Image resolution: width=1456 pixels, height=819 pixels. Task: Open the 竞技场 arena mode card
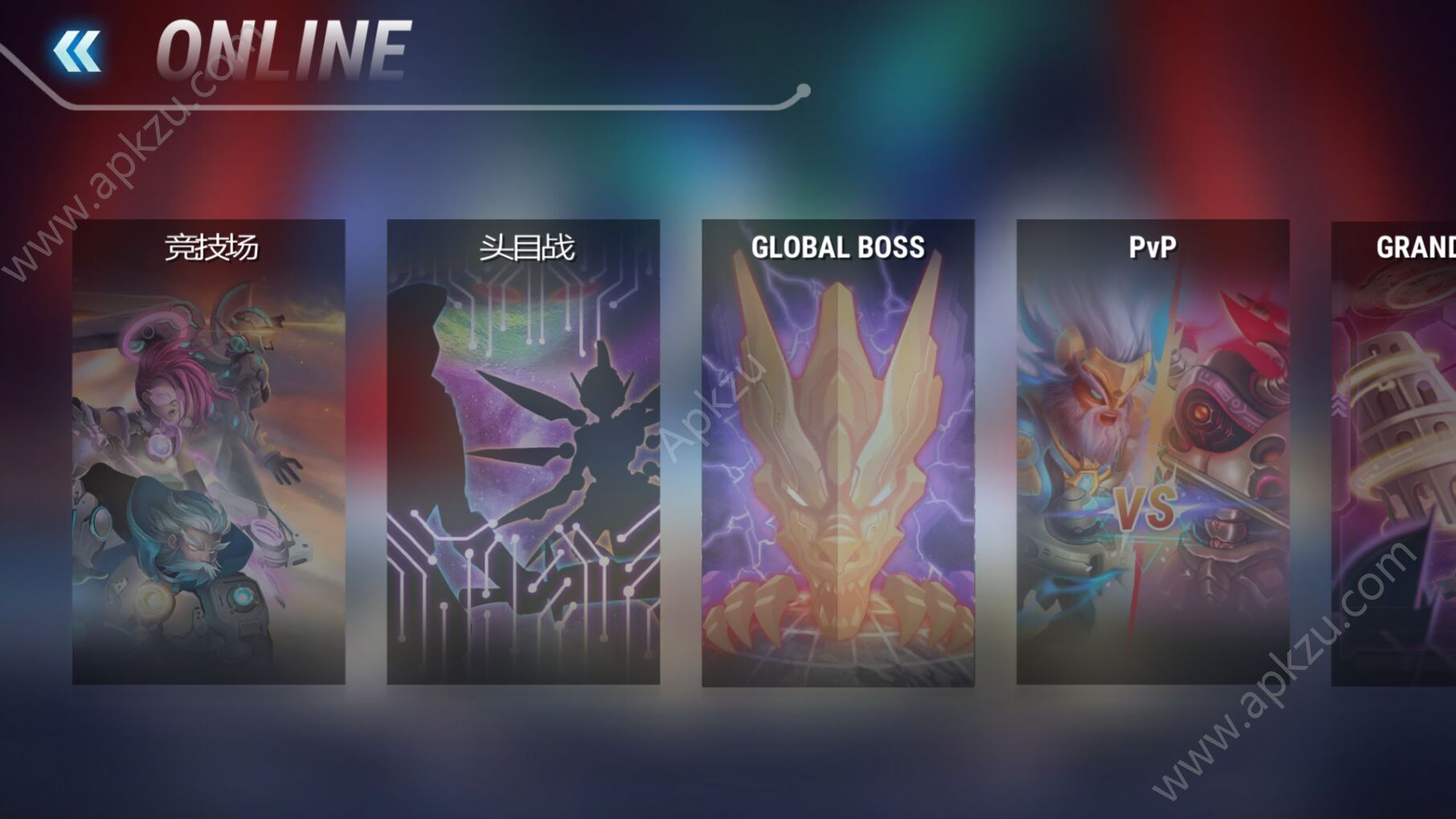209,452
